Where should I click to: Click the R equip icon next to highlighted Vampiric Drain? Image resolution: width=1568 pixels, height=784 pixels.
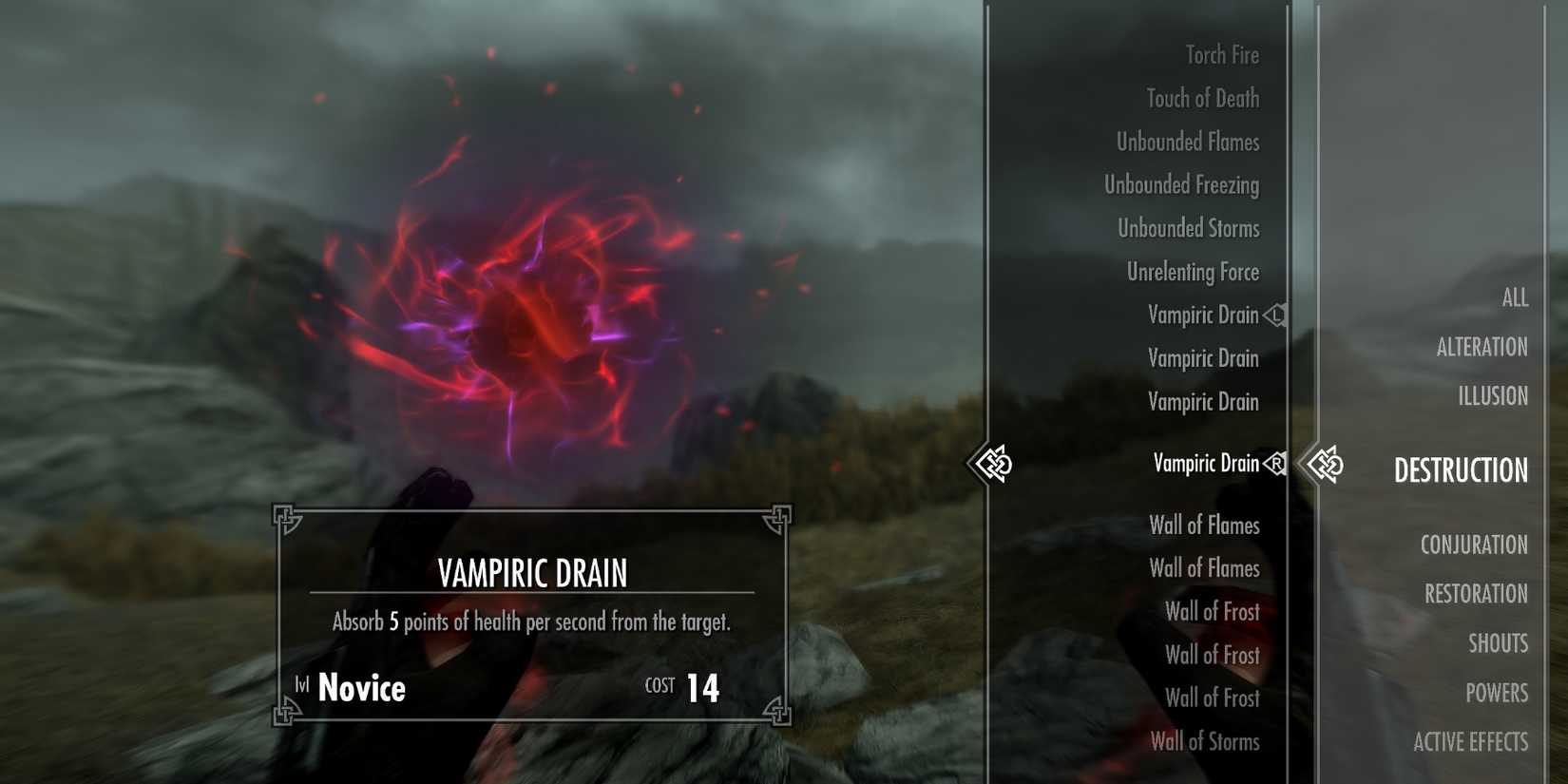click(1277, 464)
